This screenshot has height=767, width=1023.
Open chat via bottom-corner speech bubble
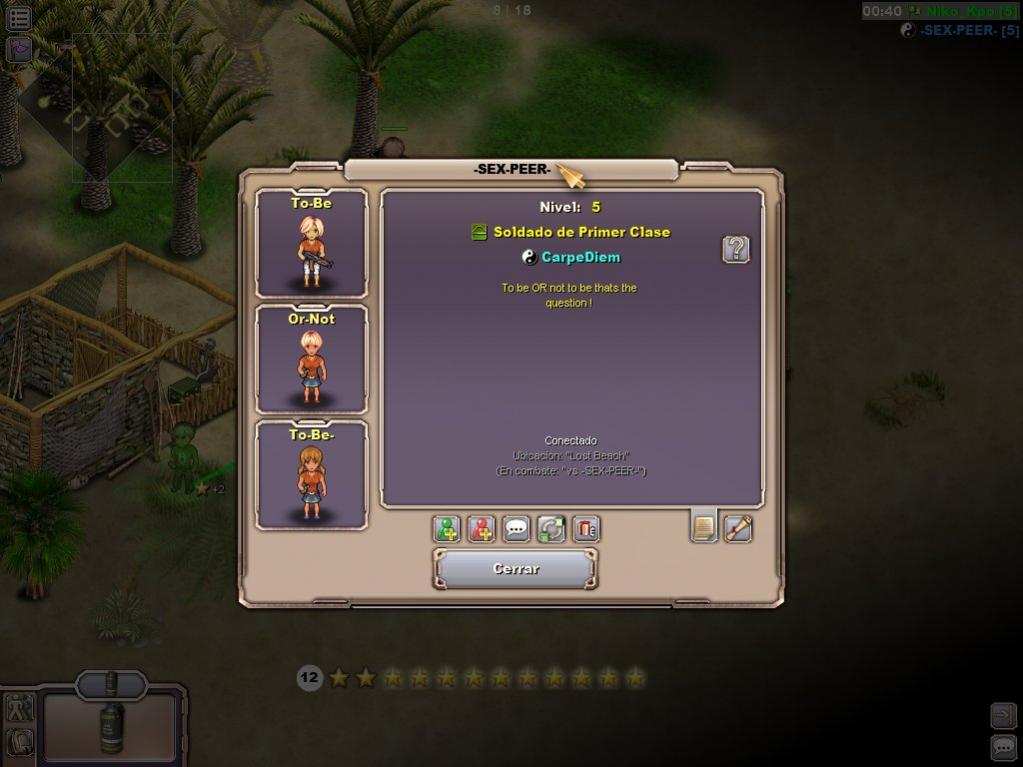coord(1003,746)
